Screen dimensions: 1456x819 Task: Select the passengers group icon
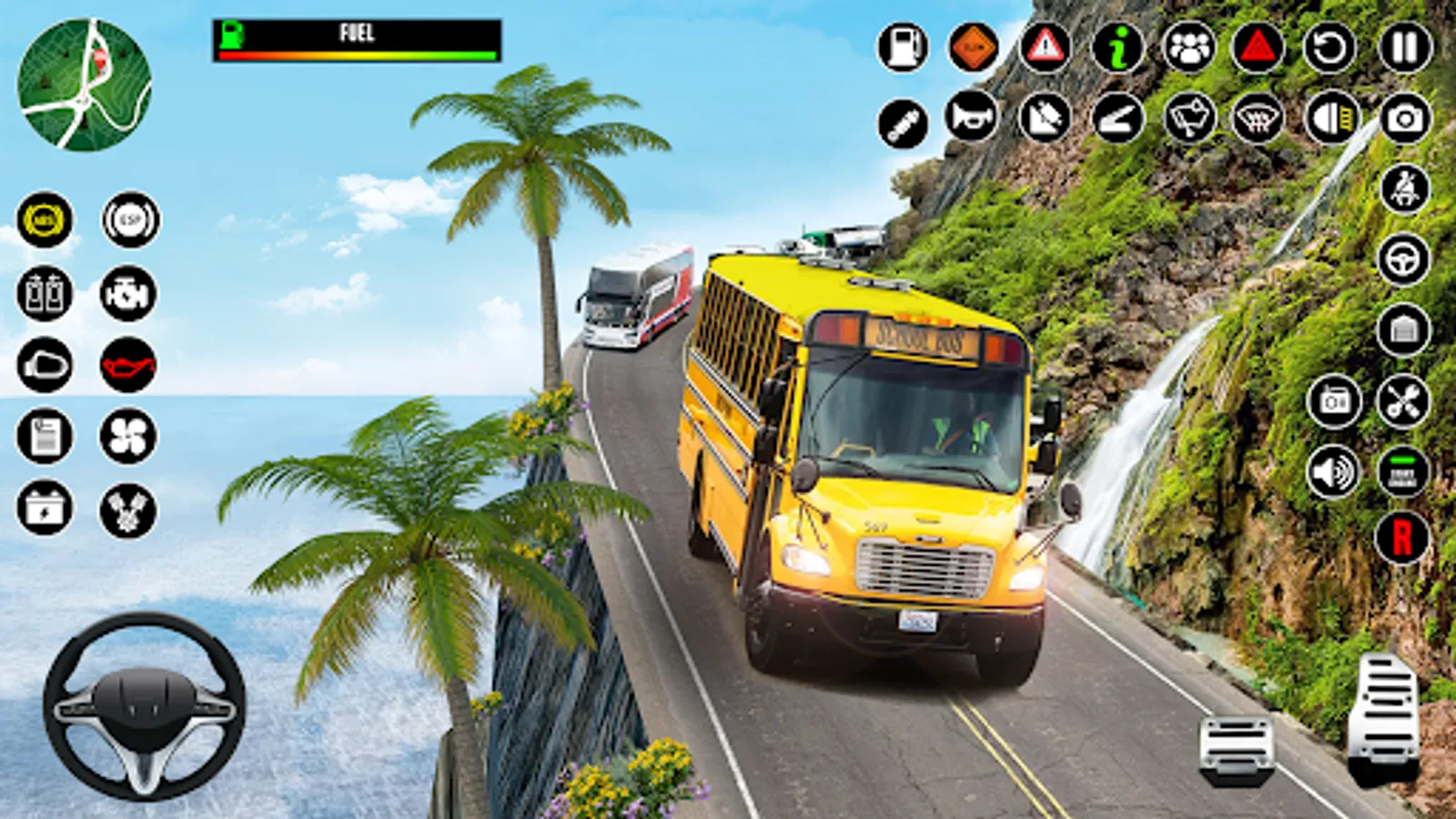click(x=1188, y=47)
